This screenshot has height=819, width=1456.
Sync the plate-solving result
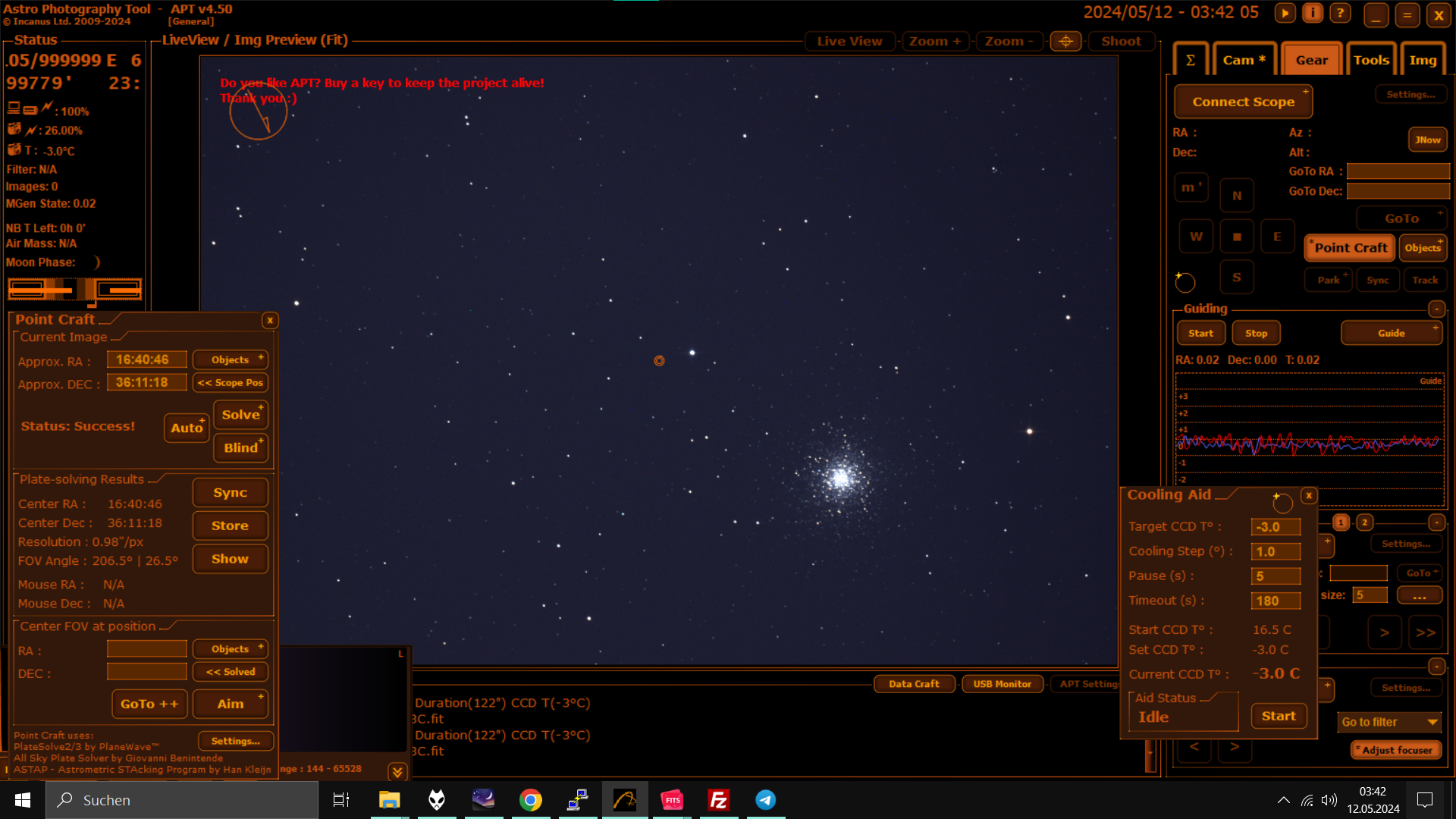pyautogui.click(x=230, y=493)
